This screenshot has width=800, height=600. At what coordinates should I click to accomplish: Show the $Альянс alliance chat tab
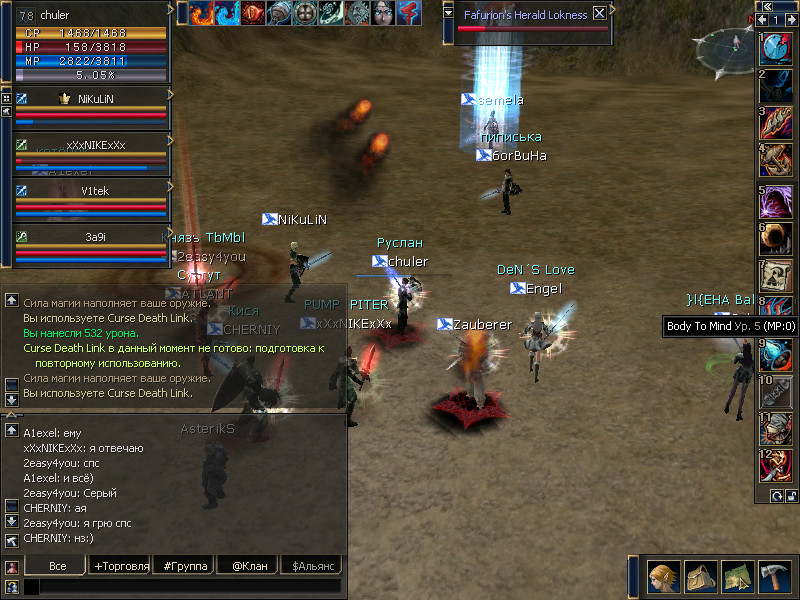[314, 566]
